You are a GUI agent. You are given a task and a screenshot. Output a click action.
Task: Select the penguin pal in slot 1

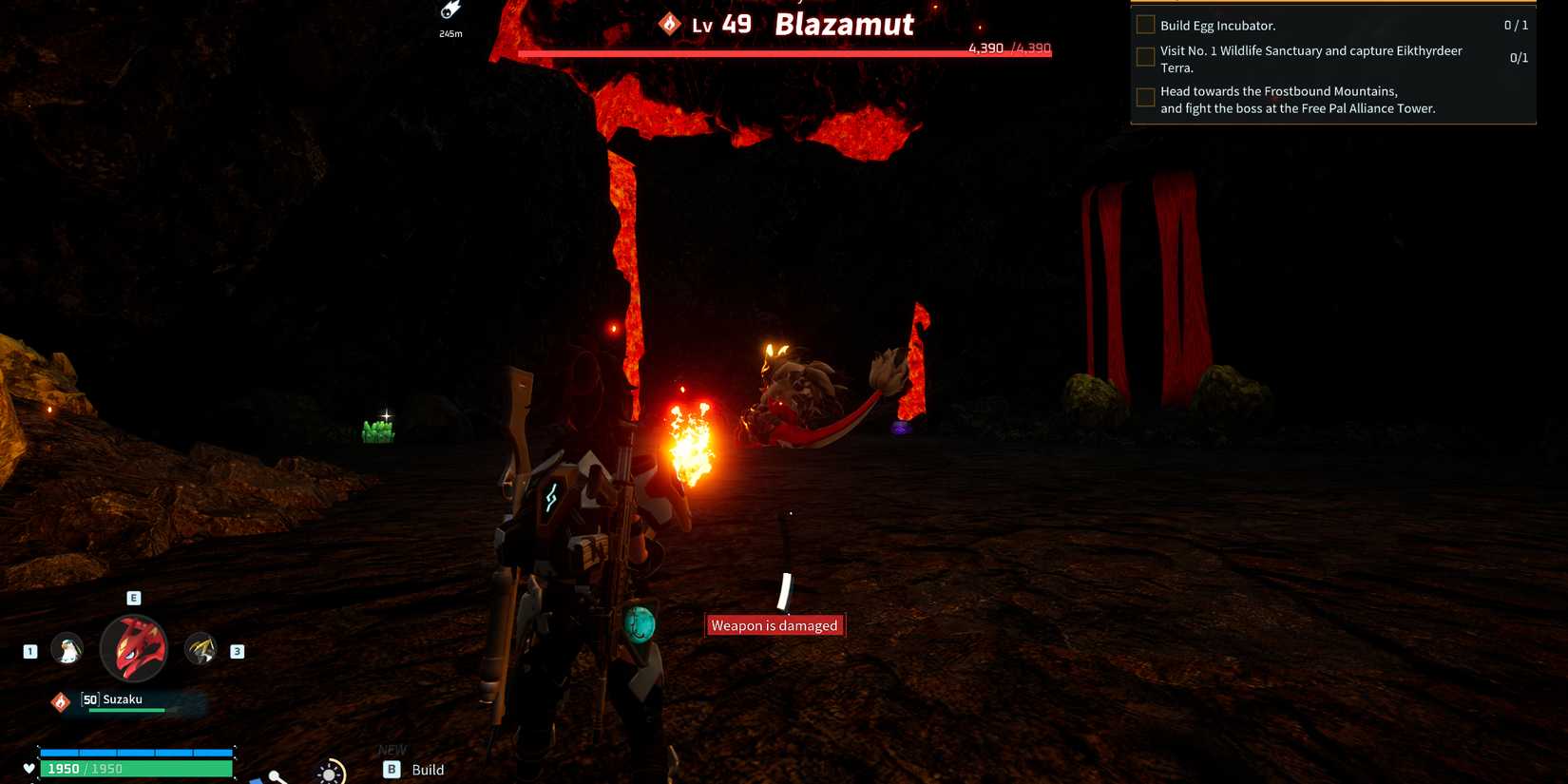[x=67, y=649]
